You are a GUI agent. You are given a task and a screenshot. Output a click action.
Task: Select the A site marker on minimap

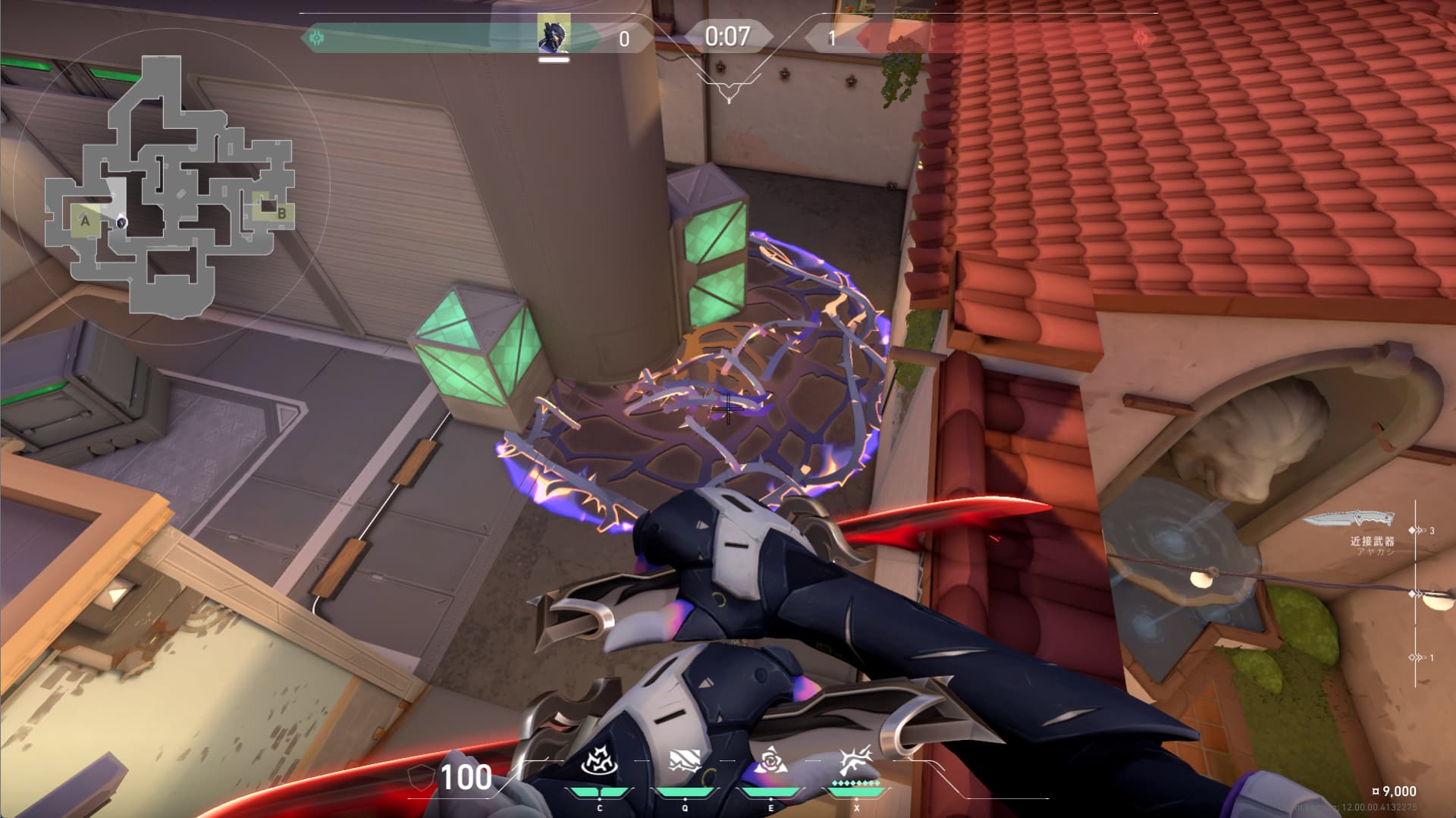click(x=86, y=221)
